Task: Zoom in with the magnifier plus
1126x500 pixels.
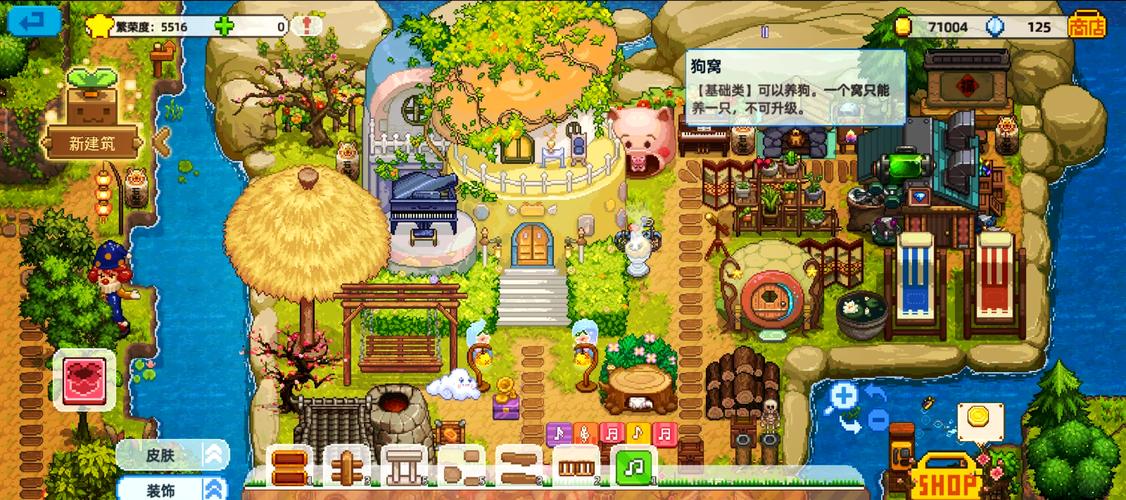Action: 844,397
